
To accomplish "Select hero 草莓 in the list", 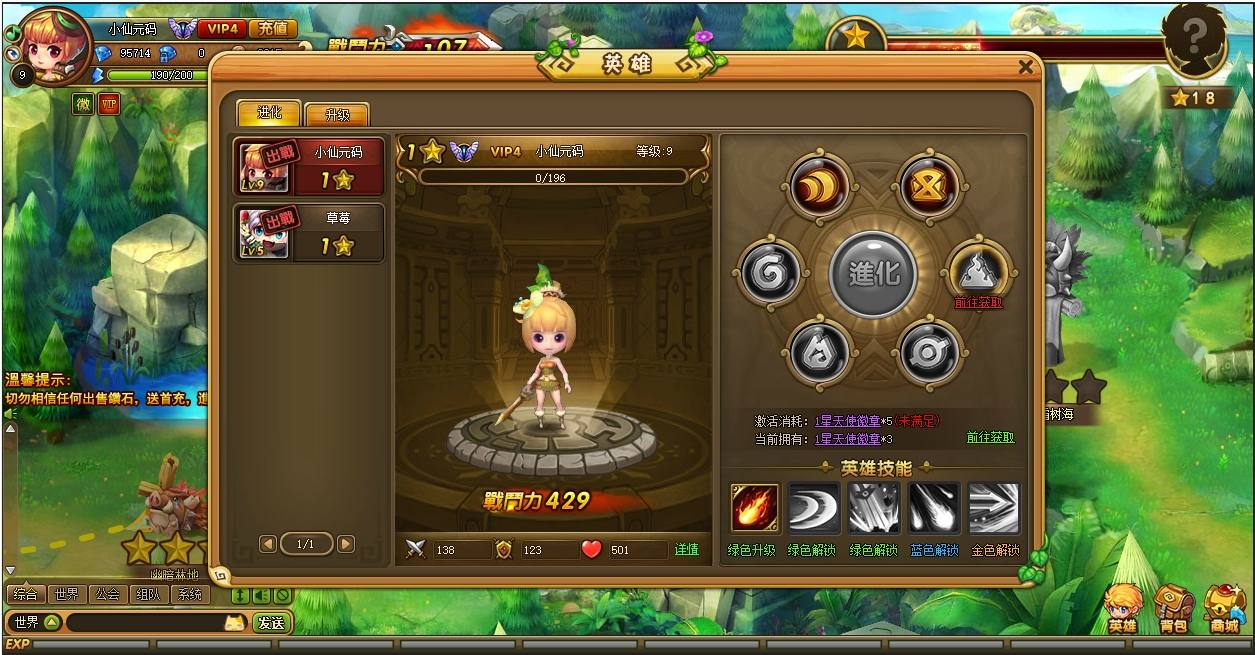I will (x=308, y=232).
